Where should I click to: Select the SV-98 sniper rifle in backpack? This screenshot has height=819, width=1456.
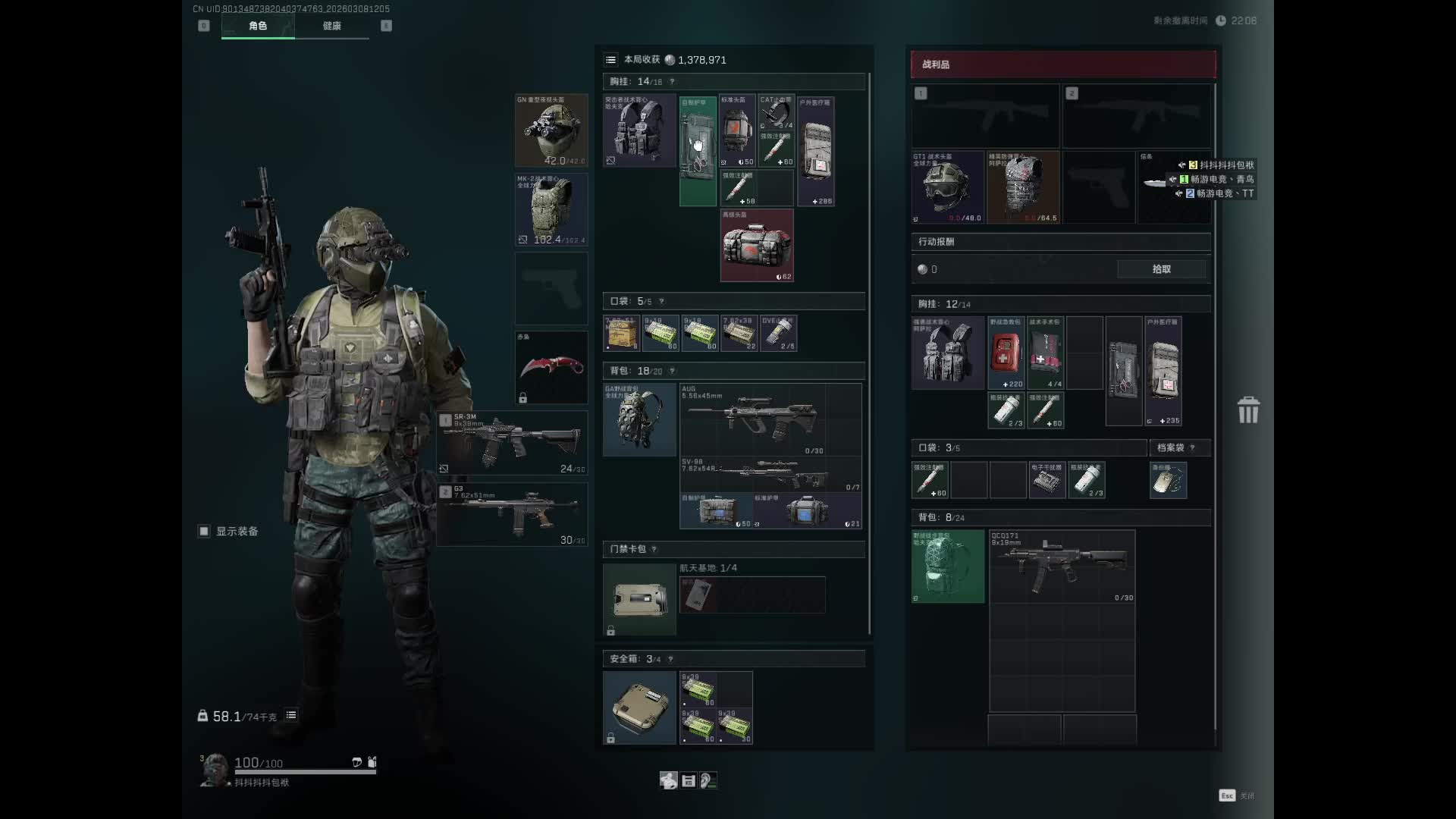[x=770, y=474]
